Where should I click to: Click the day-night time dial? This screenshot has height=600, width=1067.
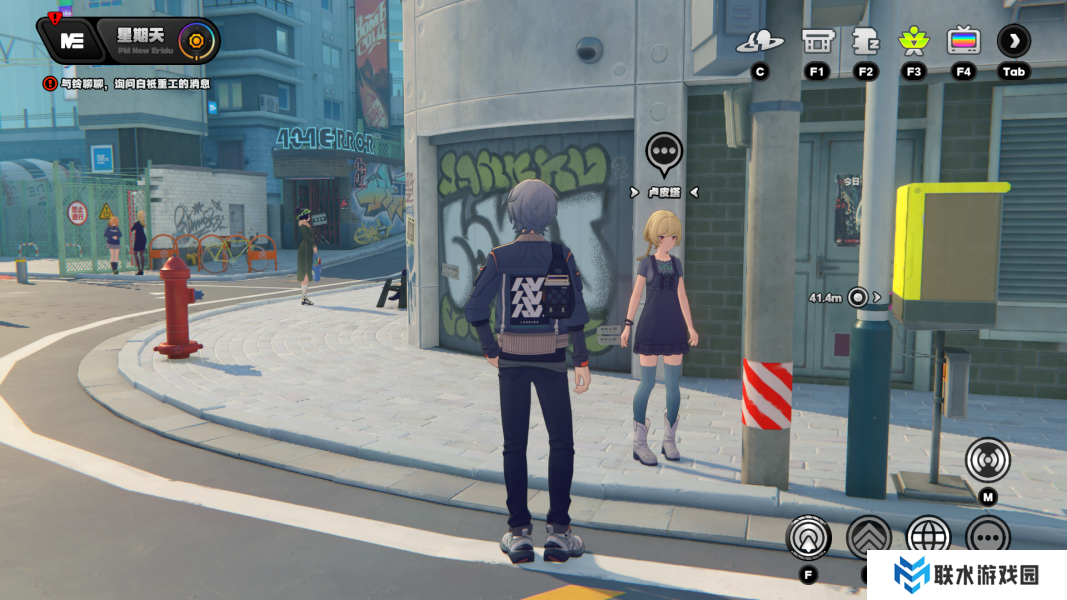198,41
